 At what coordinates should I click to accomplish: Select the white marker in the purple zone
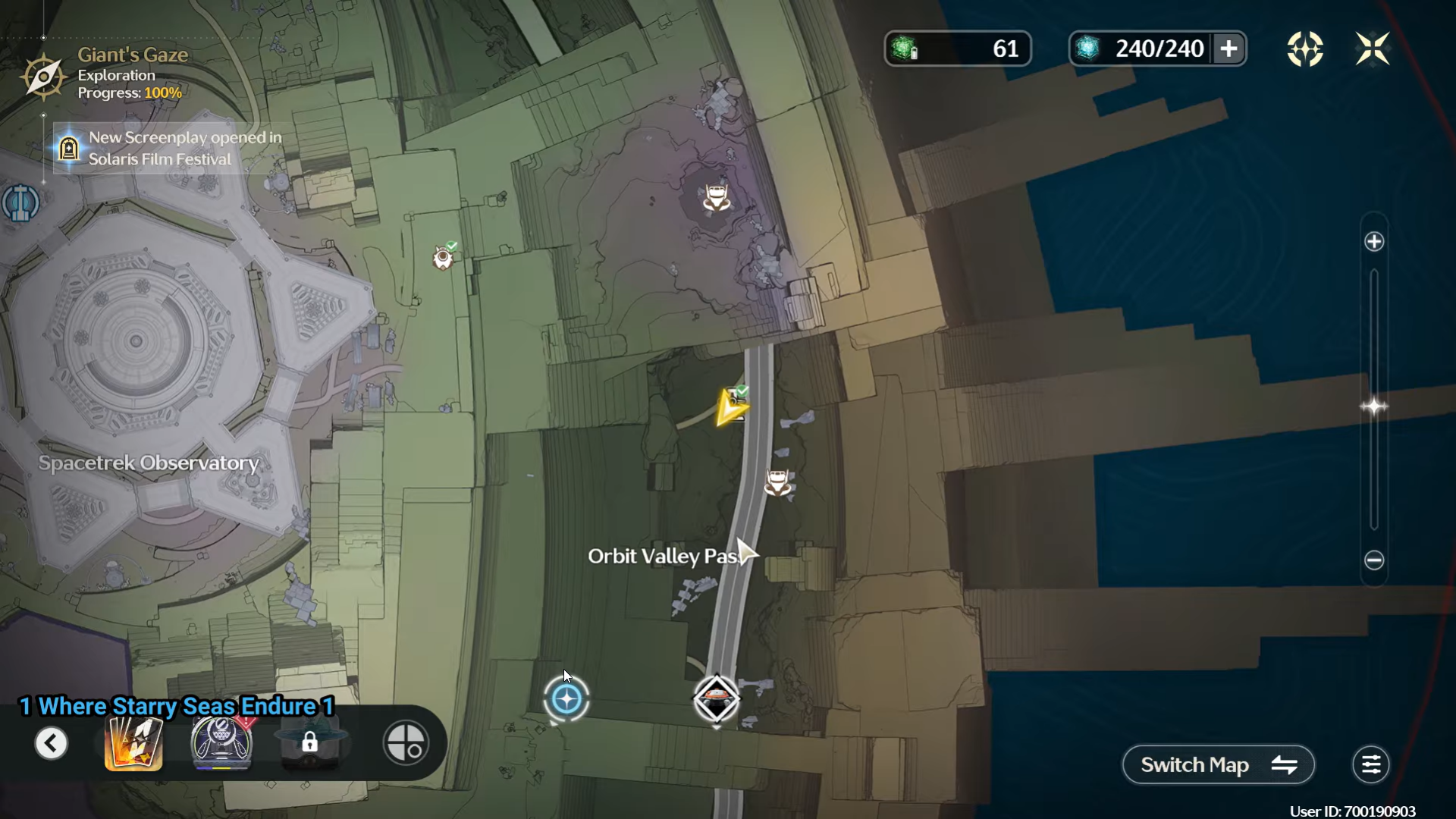[716, 197]
